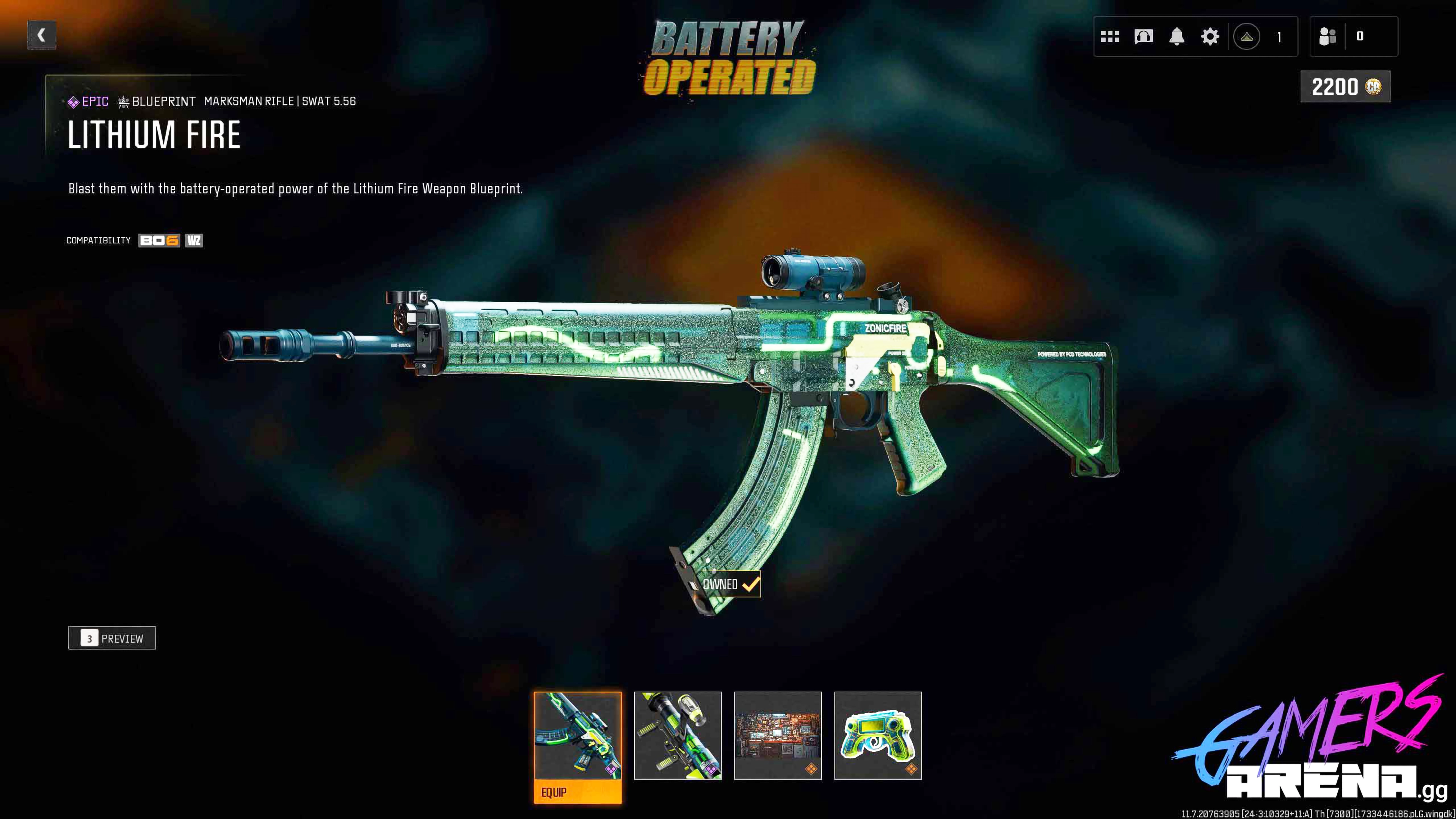
Task: View the workshop loading screen thumbnail
Action: 778,736
